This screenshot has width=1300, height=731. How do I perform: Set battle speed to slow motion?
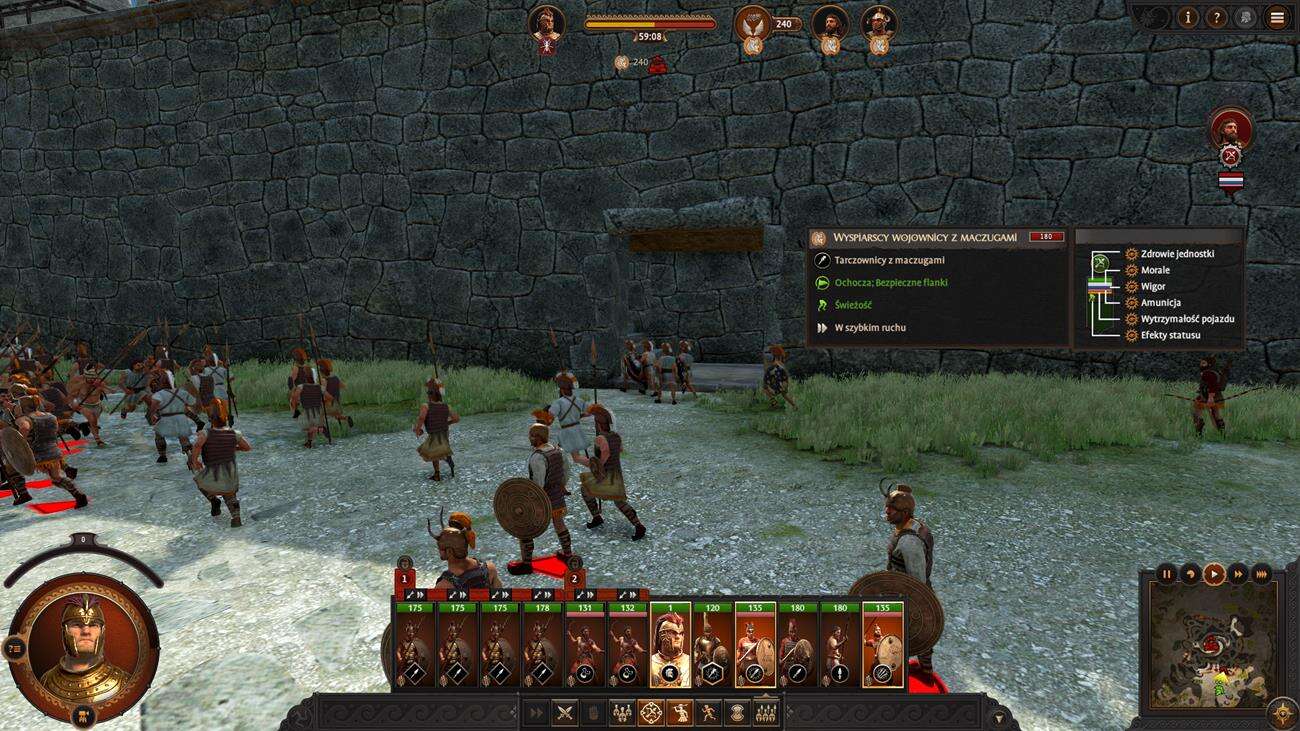(x=1190, y=574)
